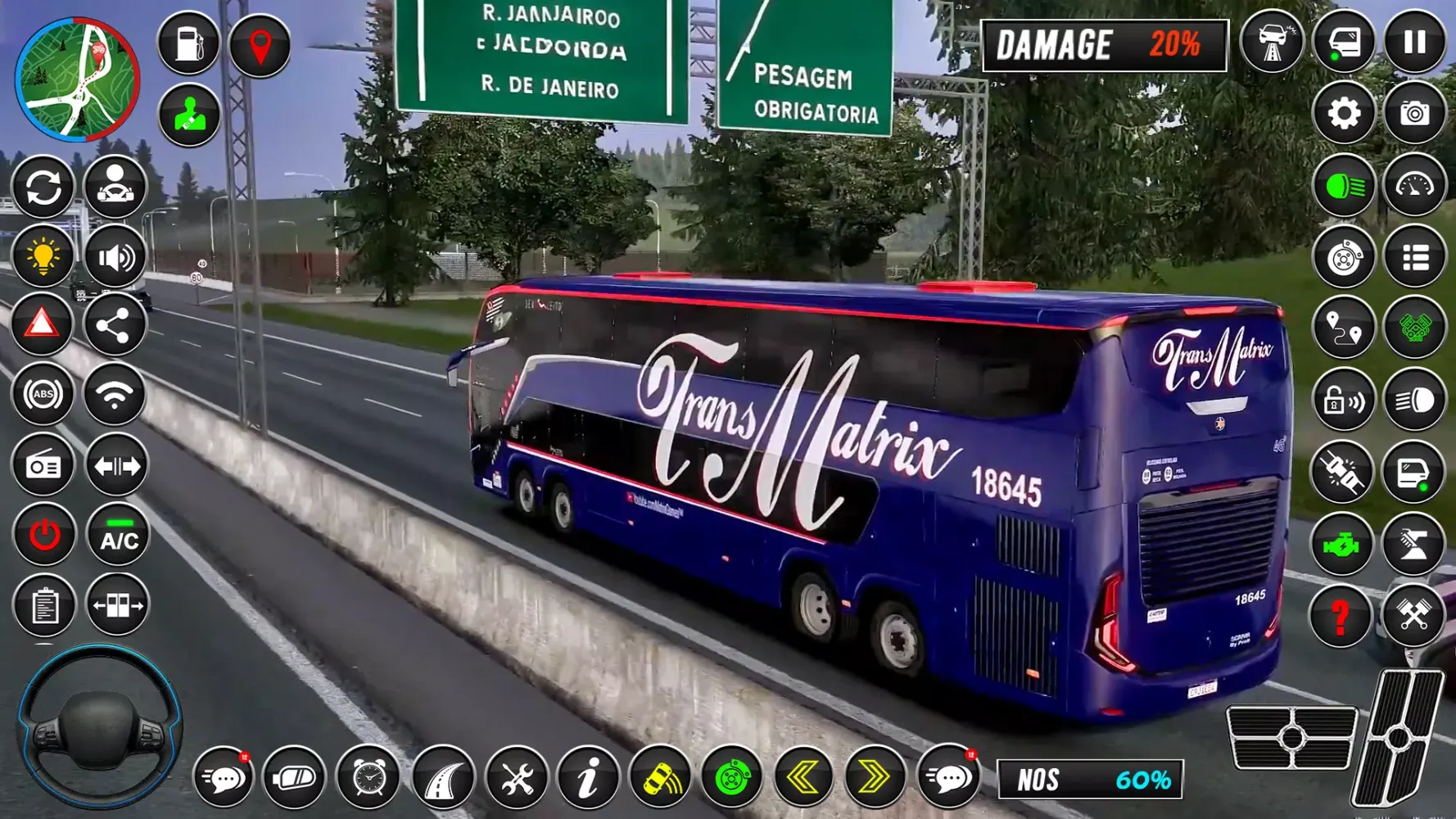Open the share icon button

coord(114,326)
